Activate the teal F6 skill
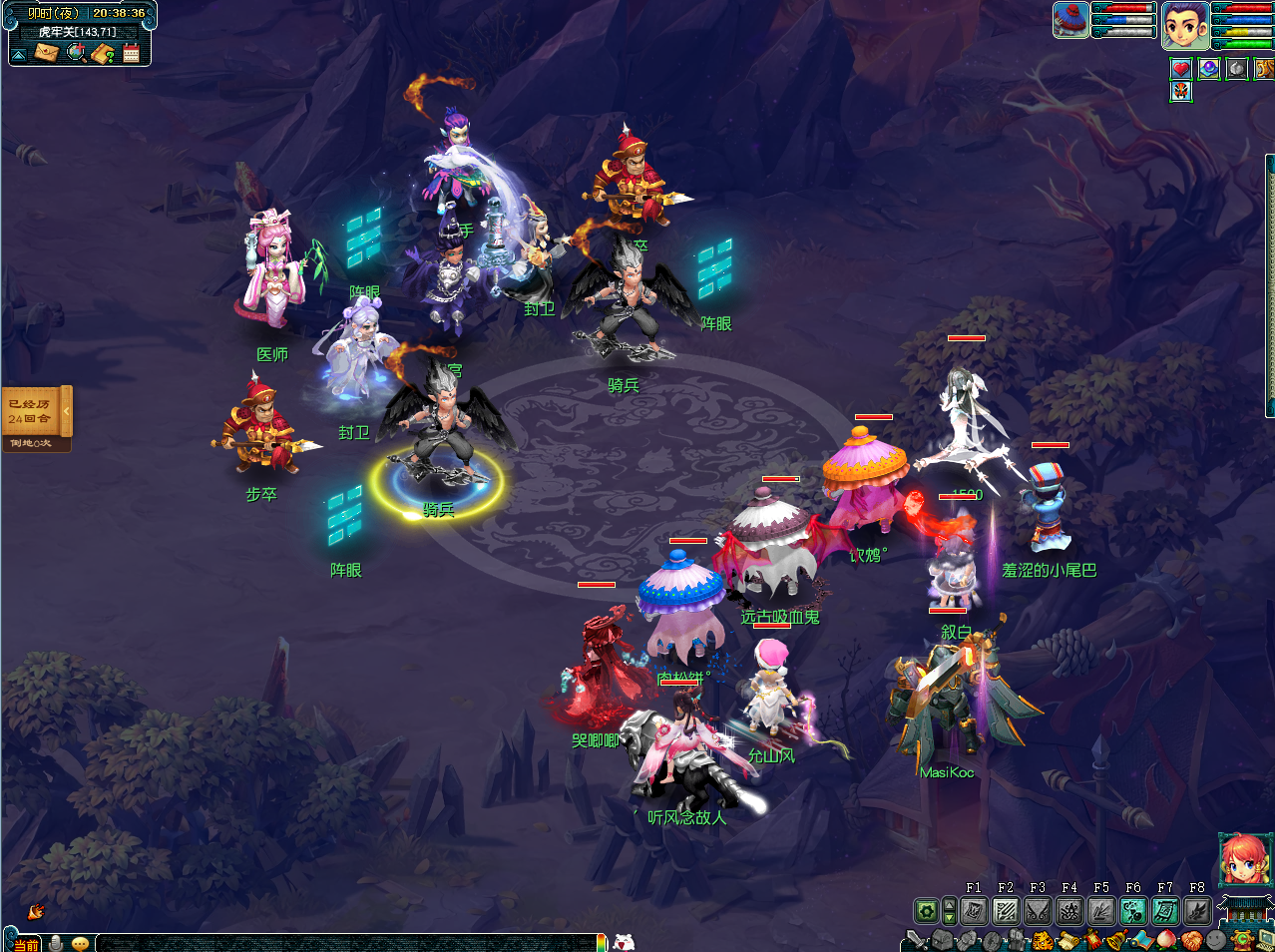 click(x=1133, y=910)
